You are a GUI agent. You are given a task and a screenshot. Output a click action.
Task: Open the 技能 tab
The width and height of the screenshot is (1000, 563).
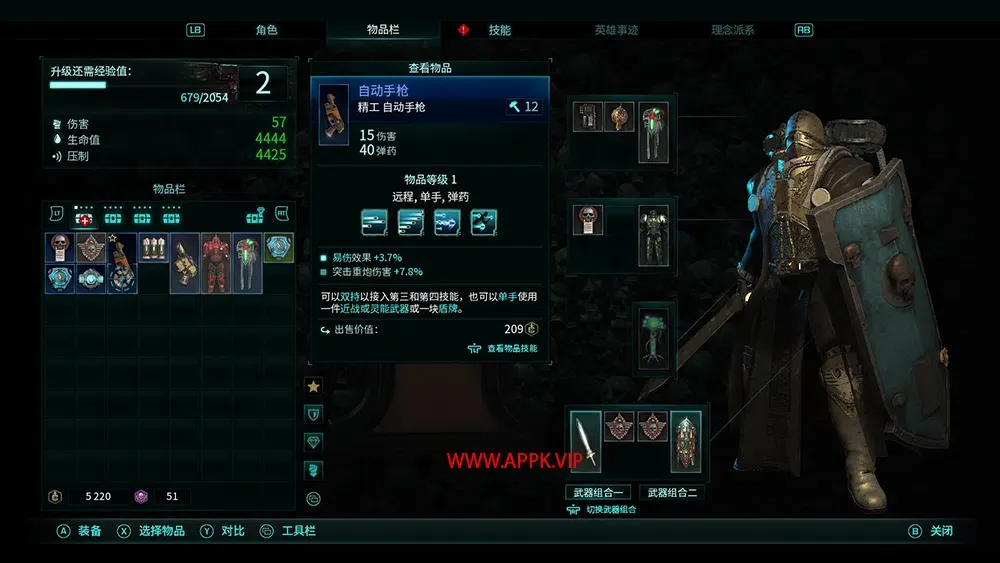pyautogui.click(x=499, y=30)
